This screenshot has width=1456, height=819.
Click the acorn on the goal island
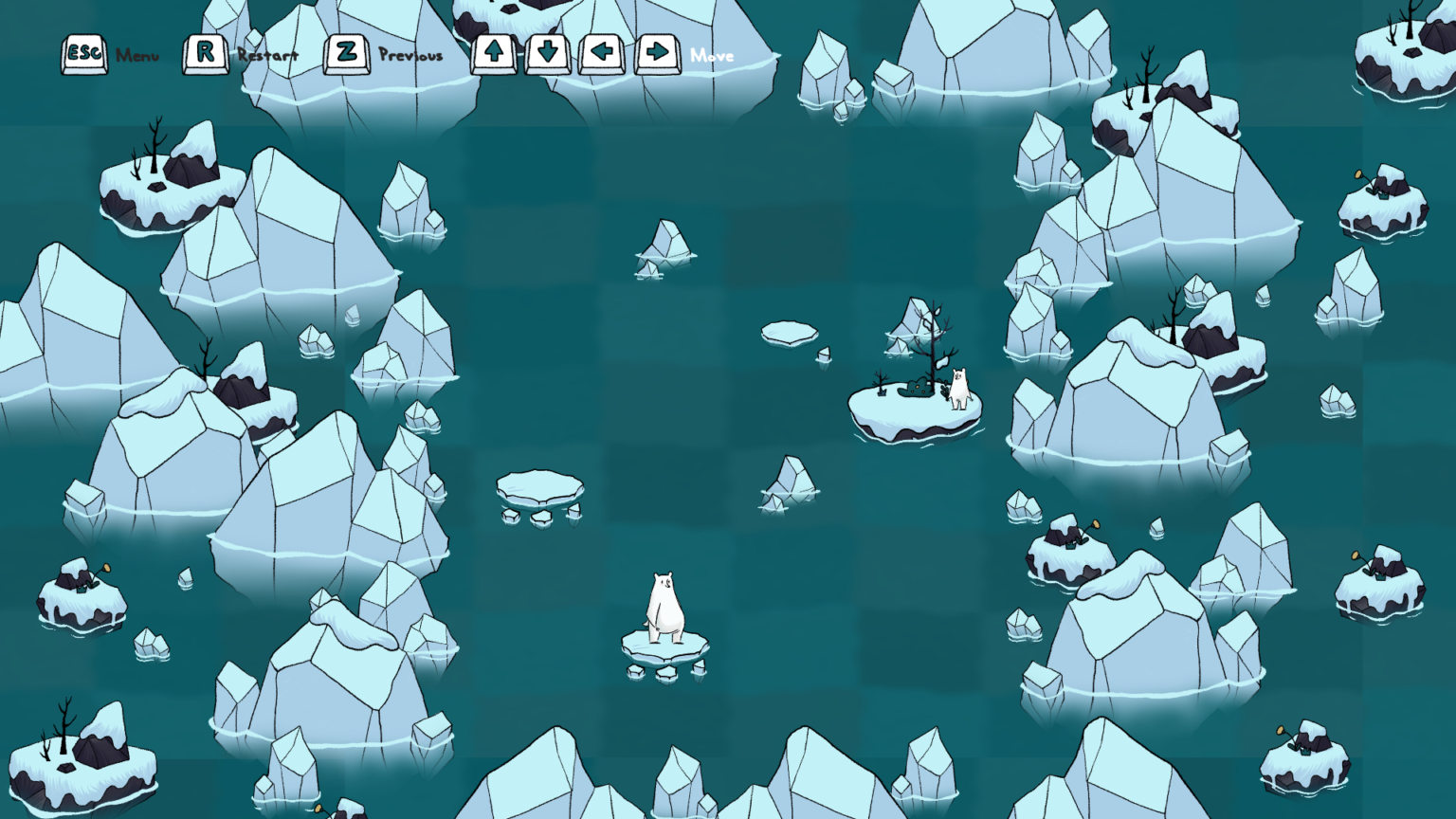tap(919, 386)
